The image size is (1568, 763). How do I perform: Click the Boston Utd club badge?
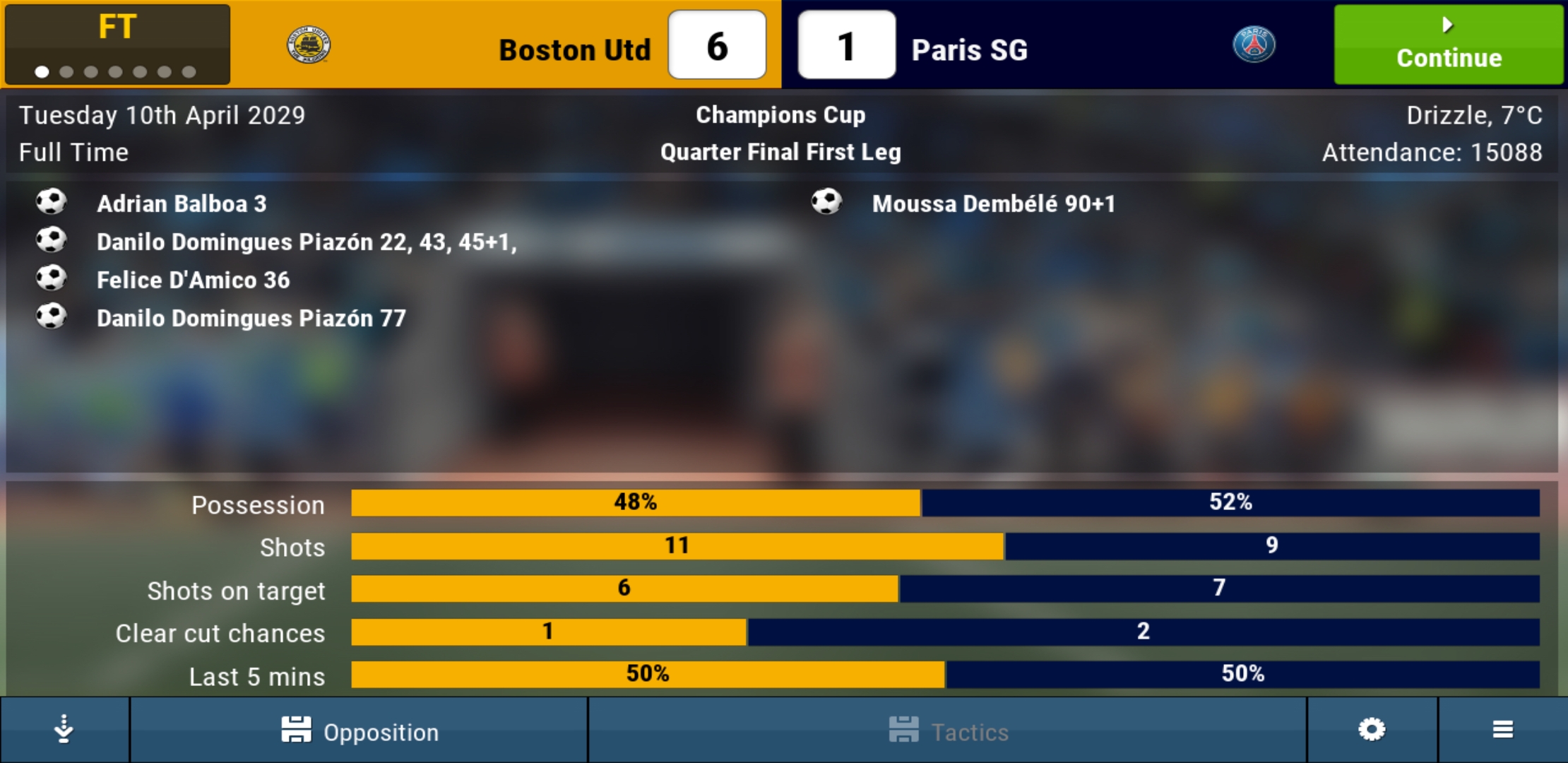pos(309,46)
